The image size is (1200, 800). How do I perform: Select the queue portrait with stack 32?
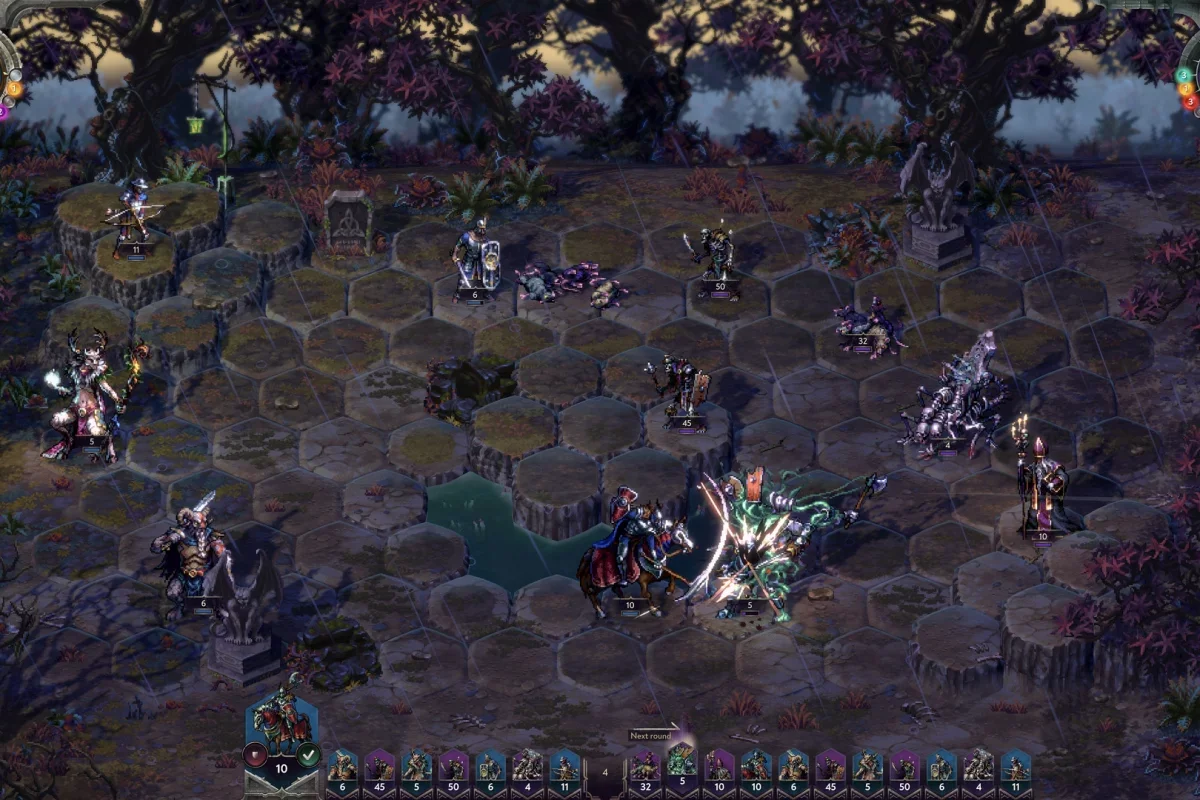pos(644,767)
